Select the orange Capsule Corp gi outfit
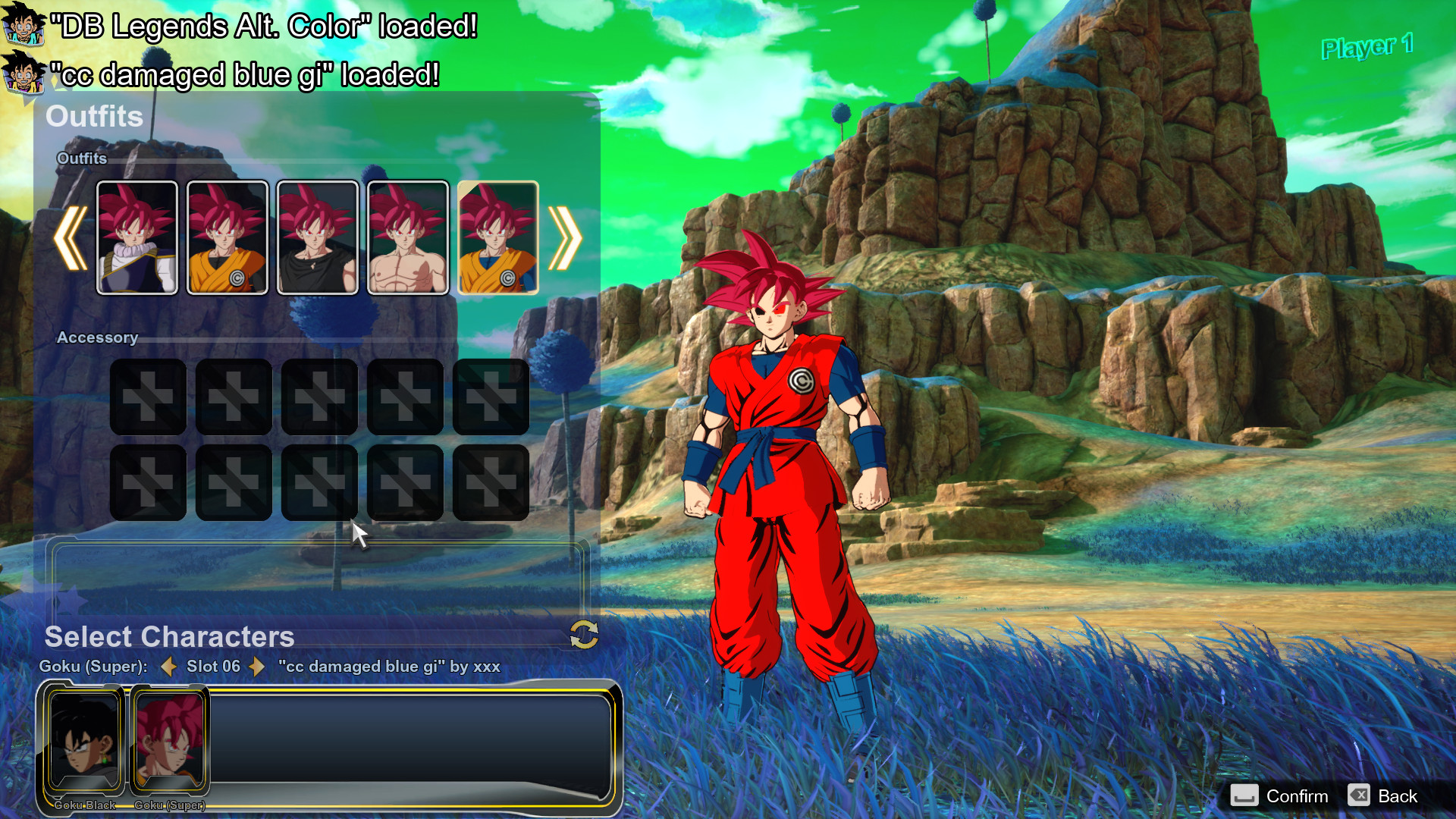Screen dimensions: 1456x819 (227, 237)
